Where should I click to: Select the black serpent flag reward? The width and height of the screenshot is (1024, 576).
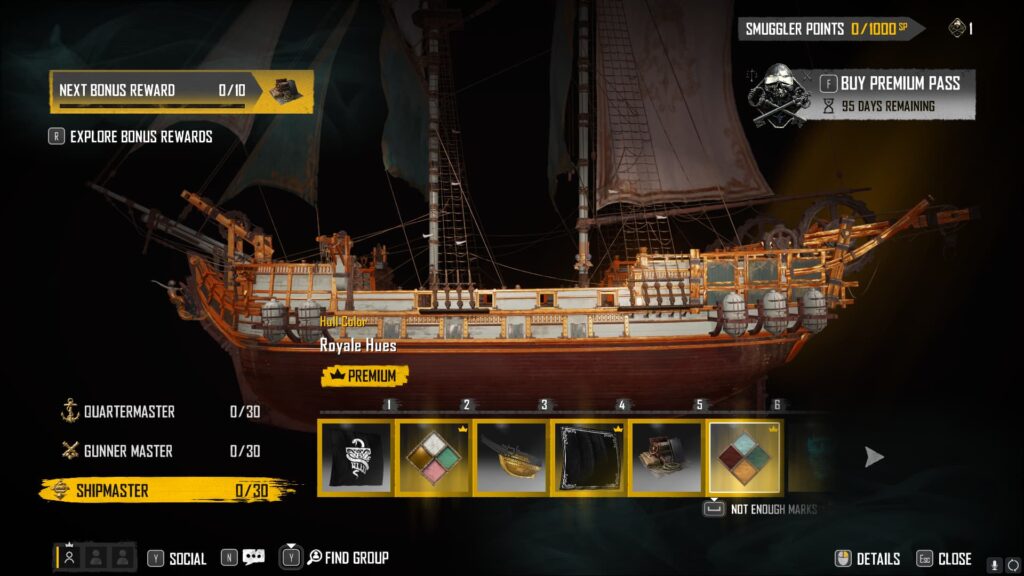coord(356,458)
